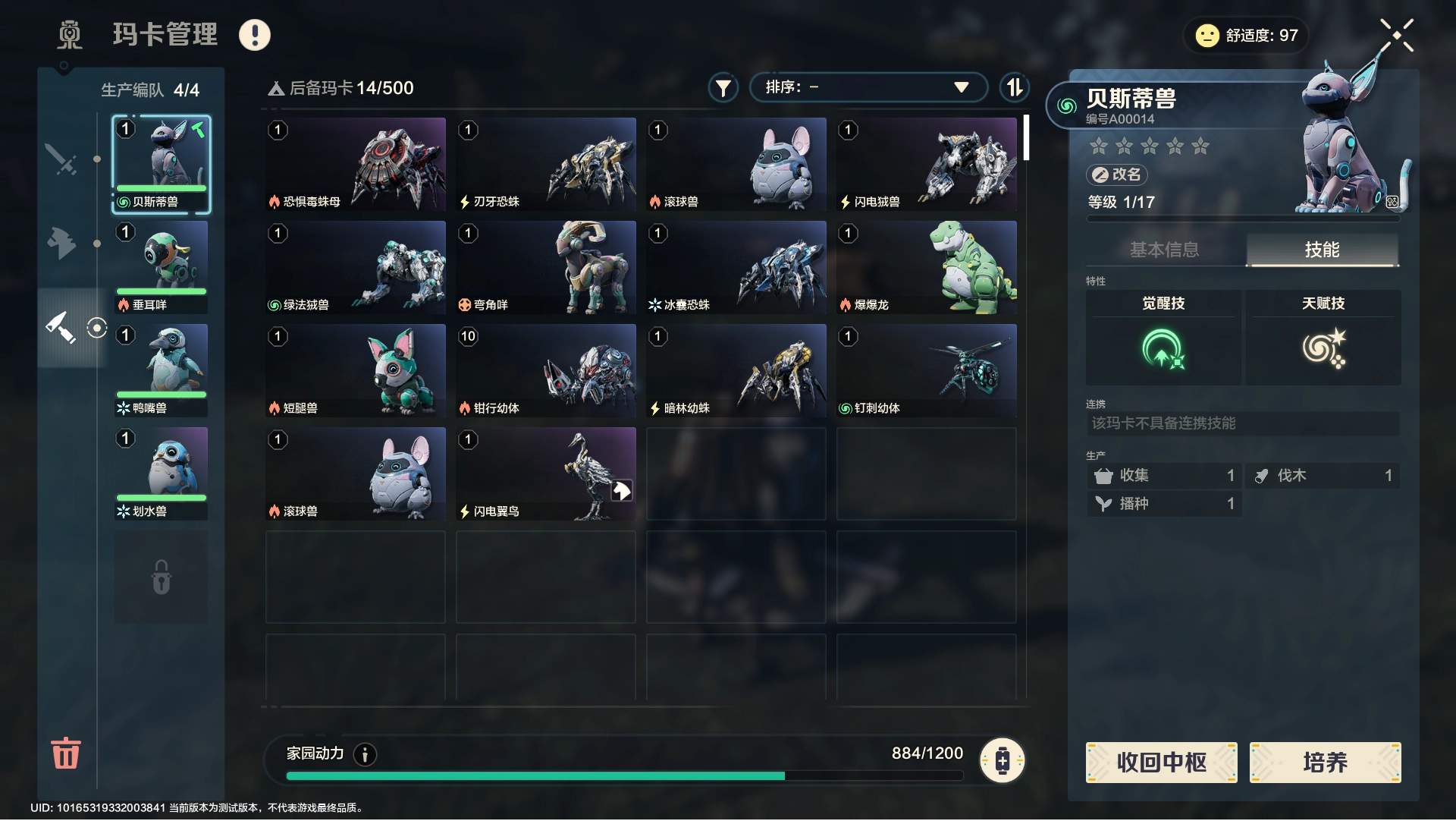Screen dimensions: 1456x821
Task: Select 垂耳咩 in the production team
Action: click(x=161, y=267)
